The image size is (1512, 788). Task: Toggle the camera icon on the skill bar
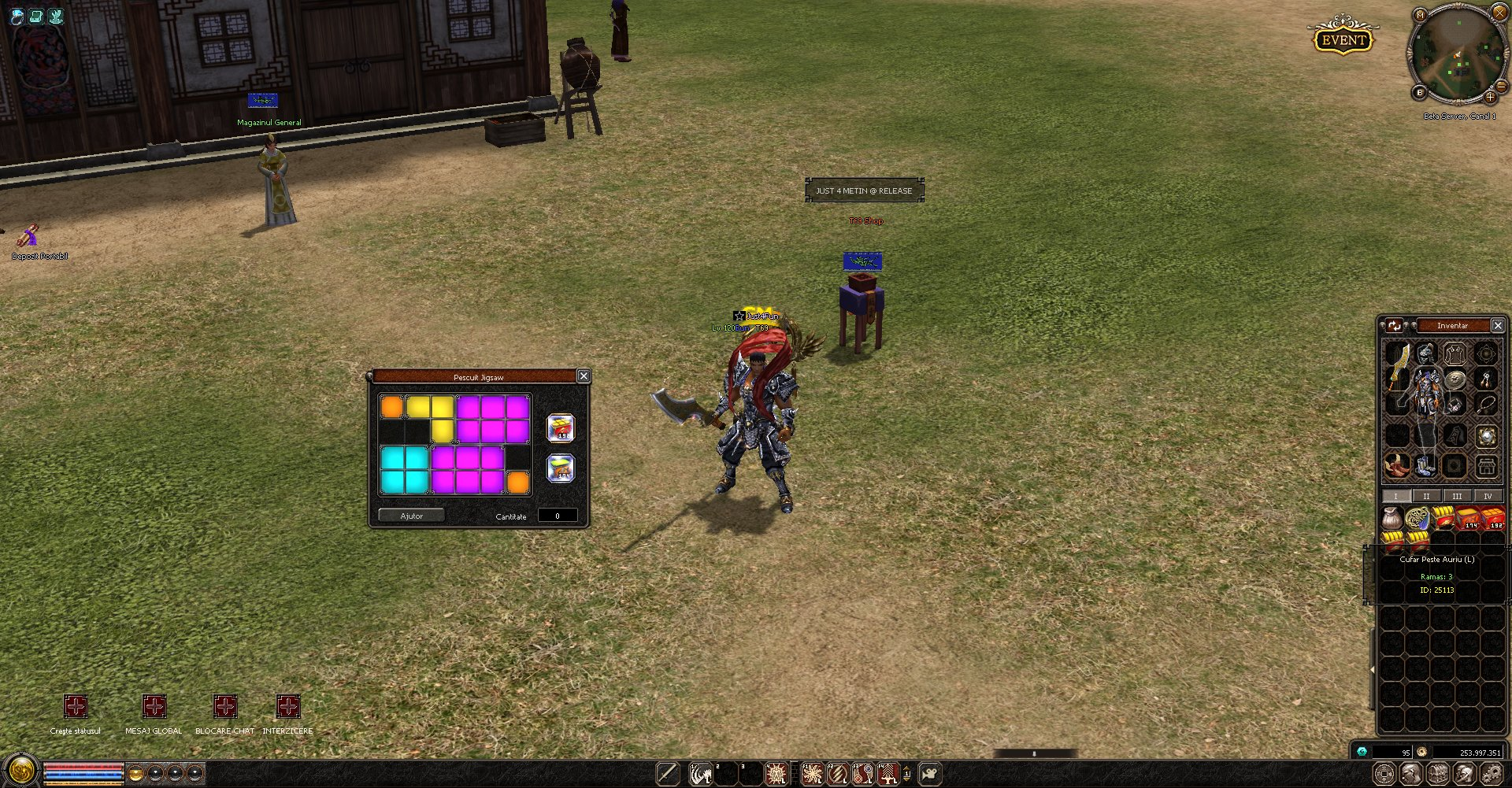coord(930,774)
